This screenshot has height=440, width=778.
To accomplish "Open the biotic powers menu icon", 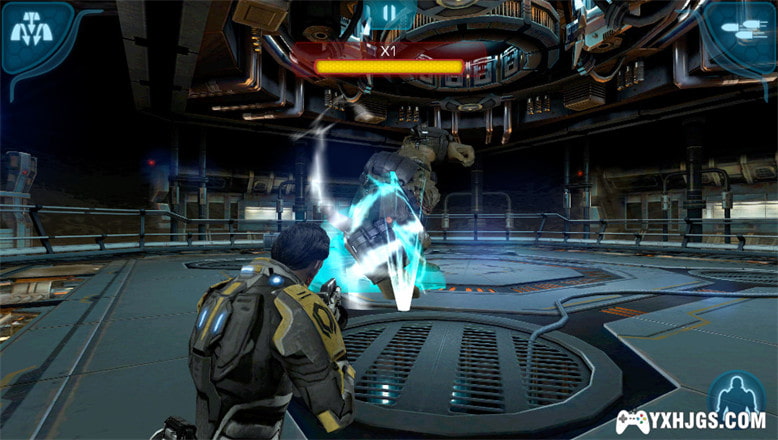I will 30,33.
